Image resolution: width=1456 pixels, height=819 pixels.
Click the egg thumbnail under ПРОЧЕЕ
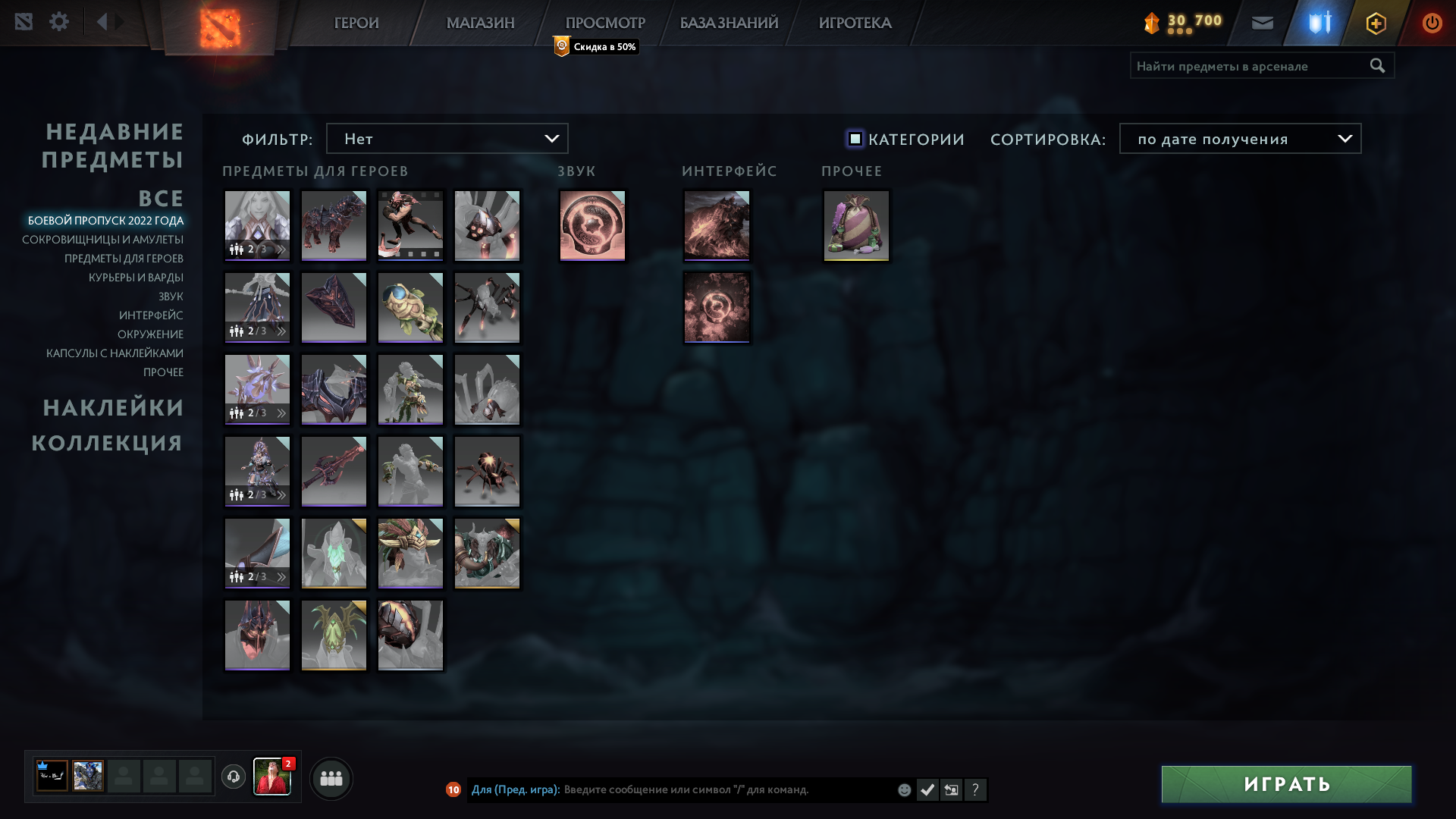pyautogui.click(x=856, y=225)
